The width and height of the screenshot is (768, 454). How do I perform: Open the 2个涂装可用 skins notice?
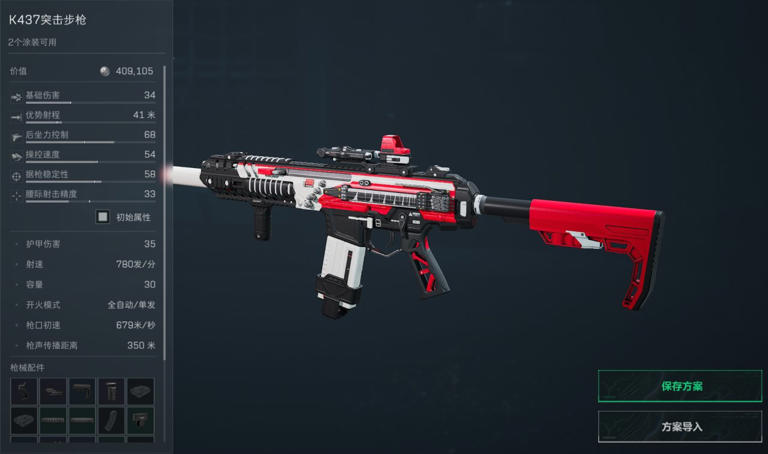coord(33,42)
